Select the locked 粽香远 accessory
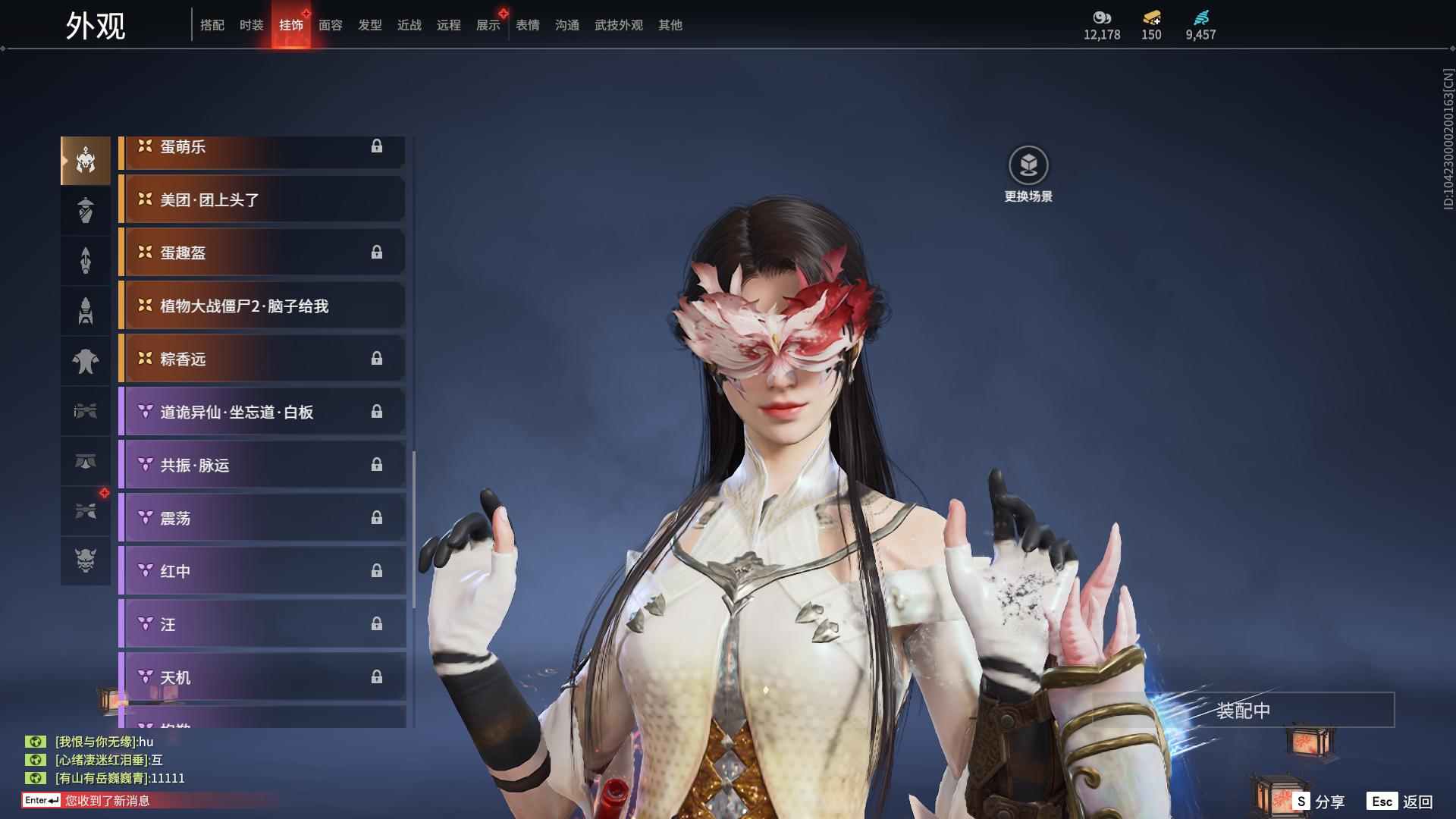Screen dimensions: 1456x819 tap(262, 359)
